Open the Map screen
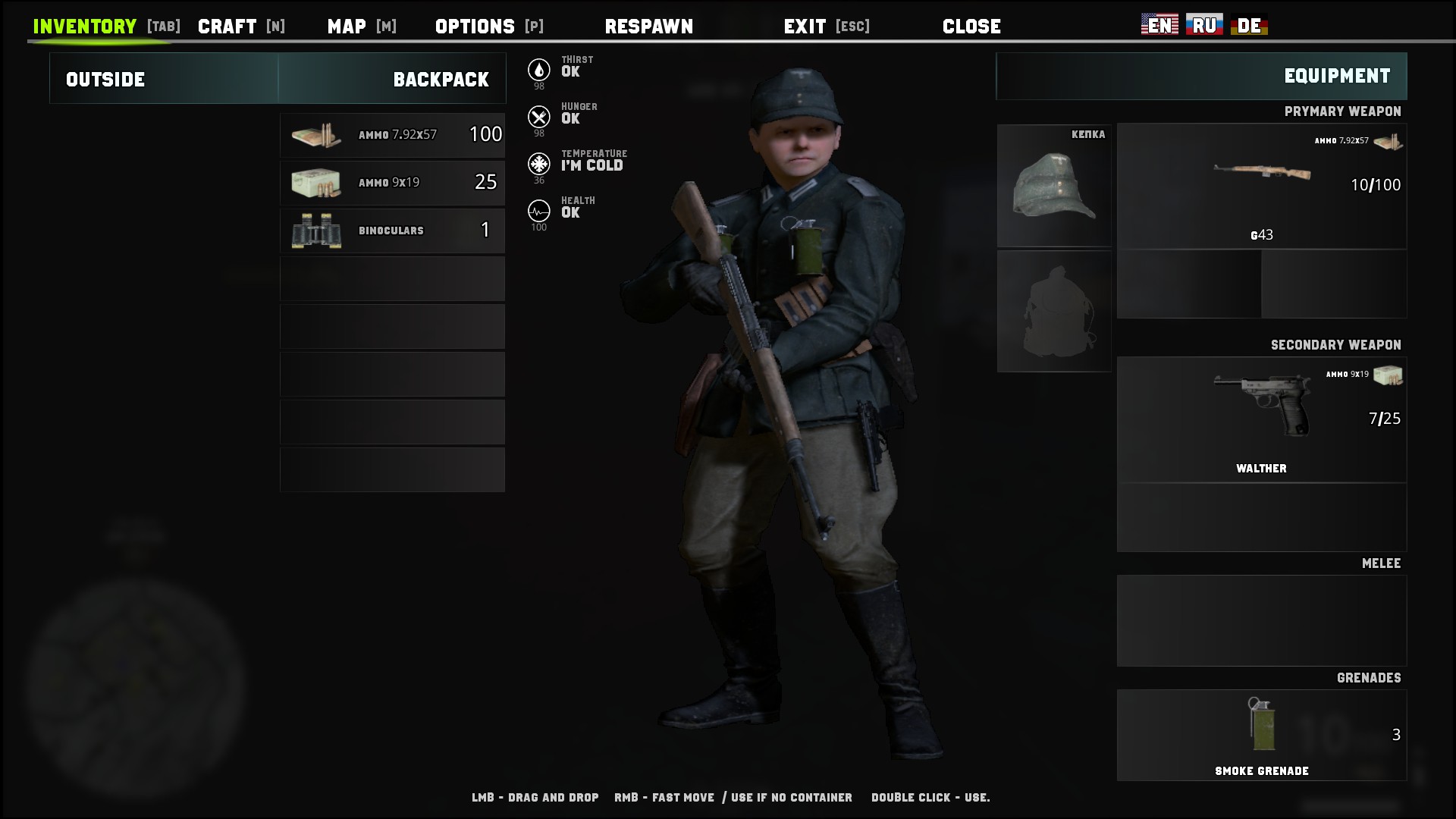Viewport: 1456px width, 819px height. 345,25
